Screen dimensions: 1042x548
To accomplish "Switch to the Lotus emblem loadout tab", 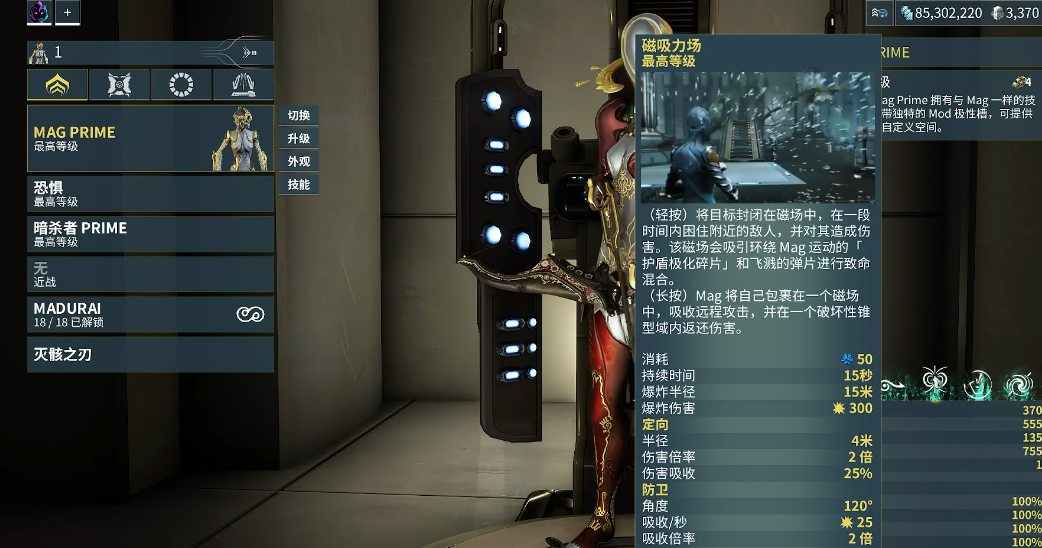I will tap(57, 85).
